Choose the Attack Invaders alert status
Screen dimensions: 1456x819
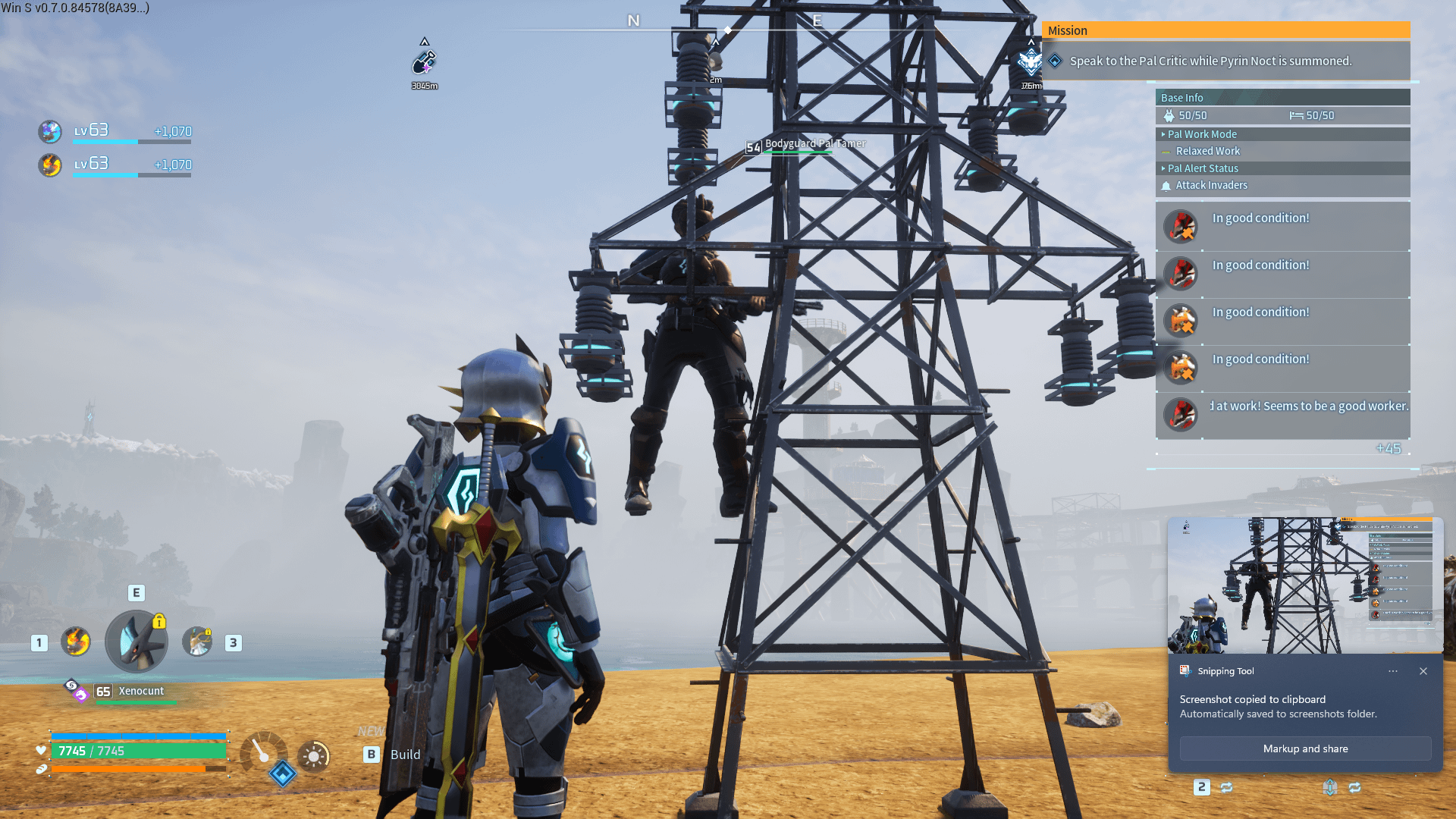coord(1211,185)
